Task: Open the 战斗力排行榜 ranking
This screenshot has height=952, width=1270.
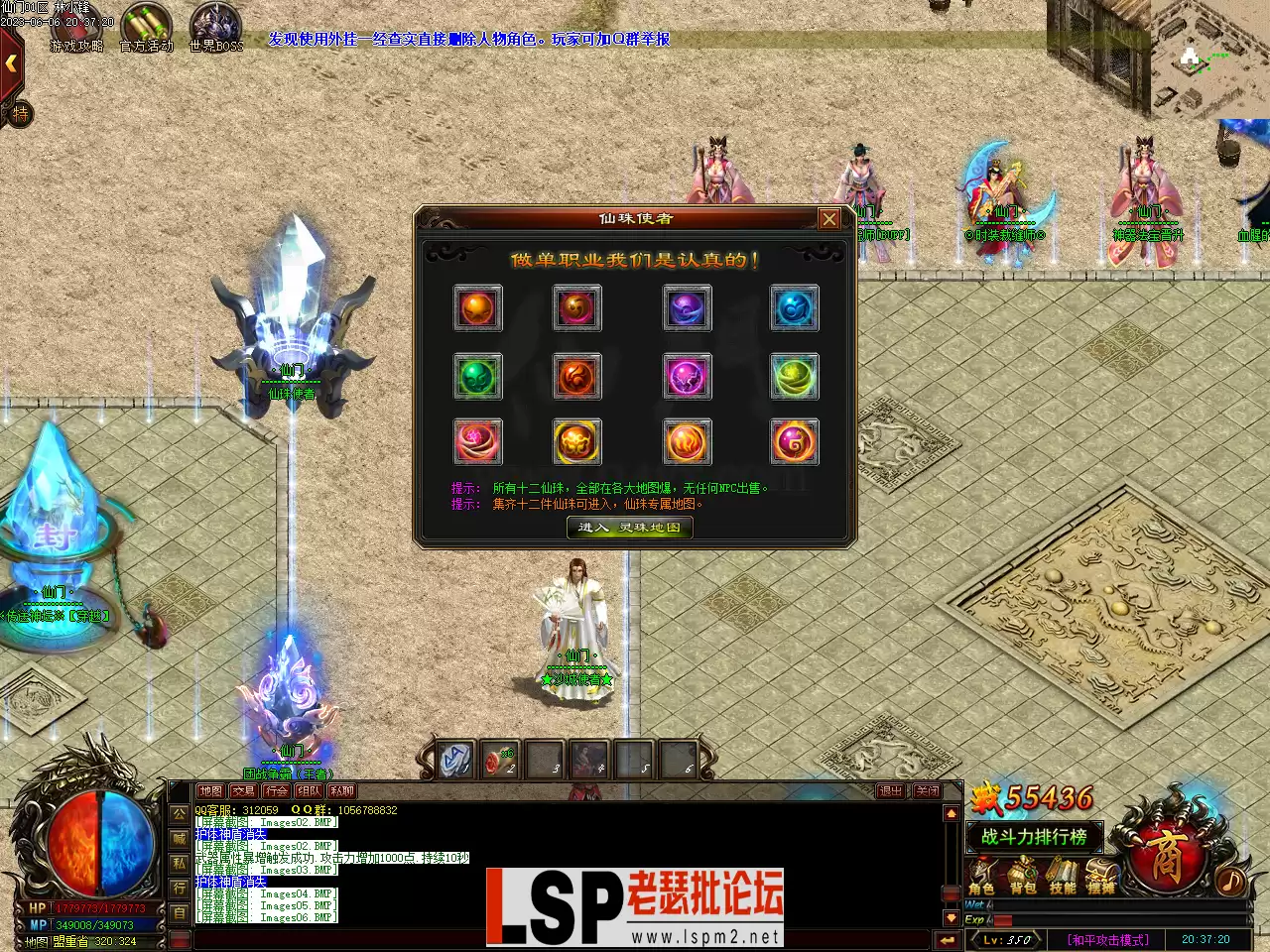Action: [x=1034, y=837]
